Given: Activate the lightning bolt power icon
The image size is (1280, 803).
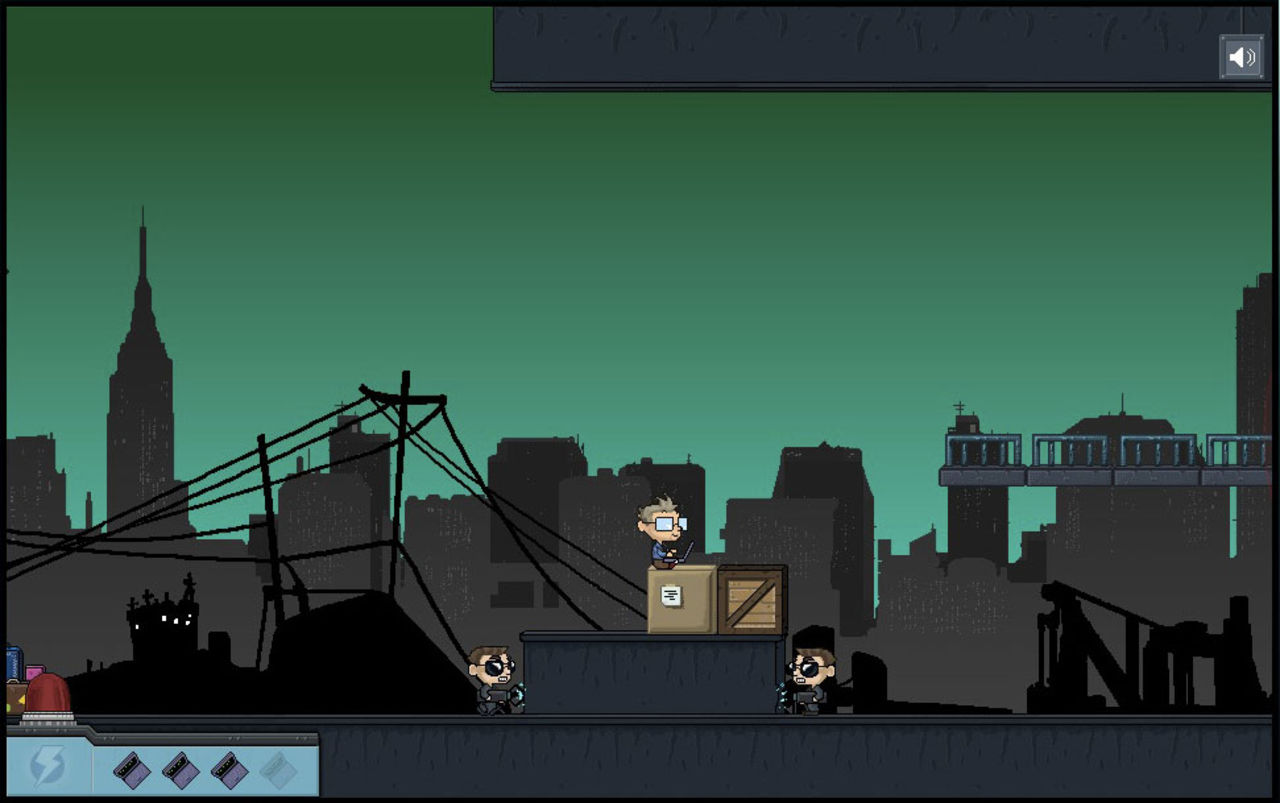Looking at the screenshot, I should click(47, 766).
